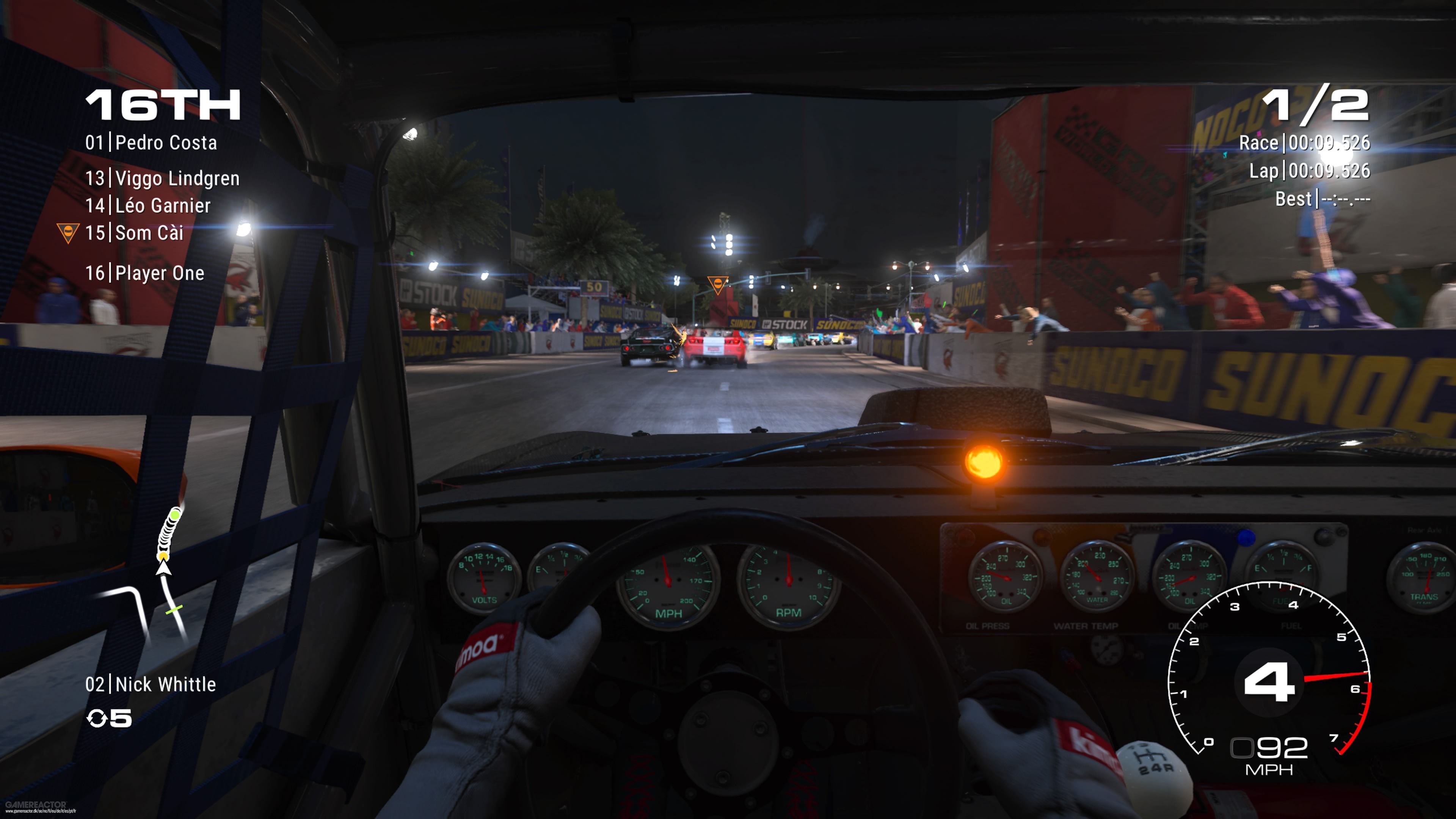Image resolution: width=1456 pixels, height=819 pixels.
Task: Select Viggo Lindgren leaderboard row
Action: [x=162, y=179]
